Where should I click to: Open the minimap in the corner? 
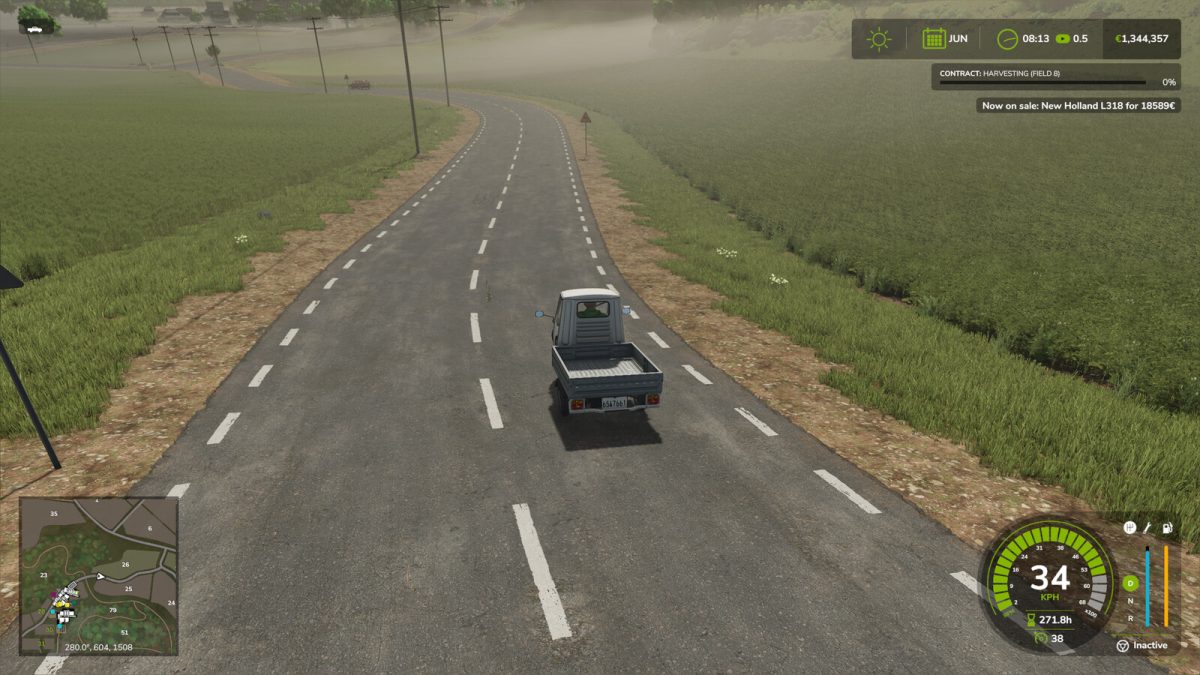tap(98, 576)
